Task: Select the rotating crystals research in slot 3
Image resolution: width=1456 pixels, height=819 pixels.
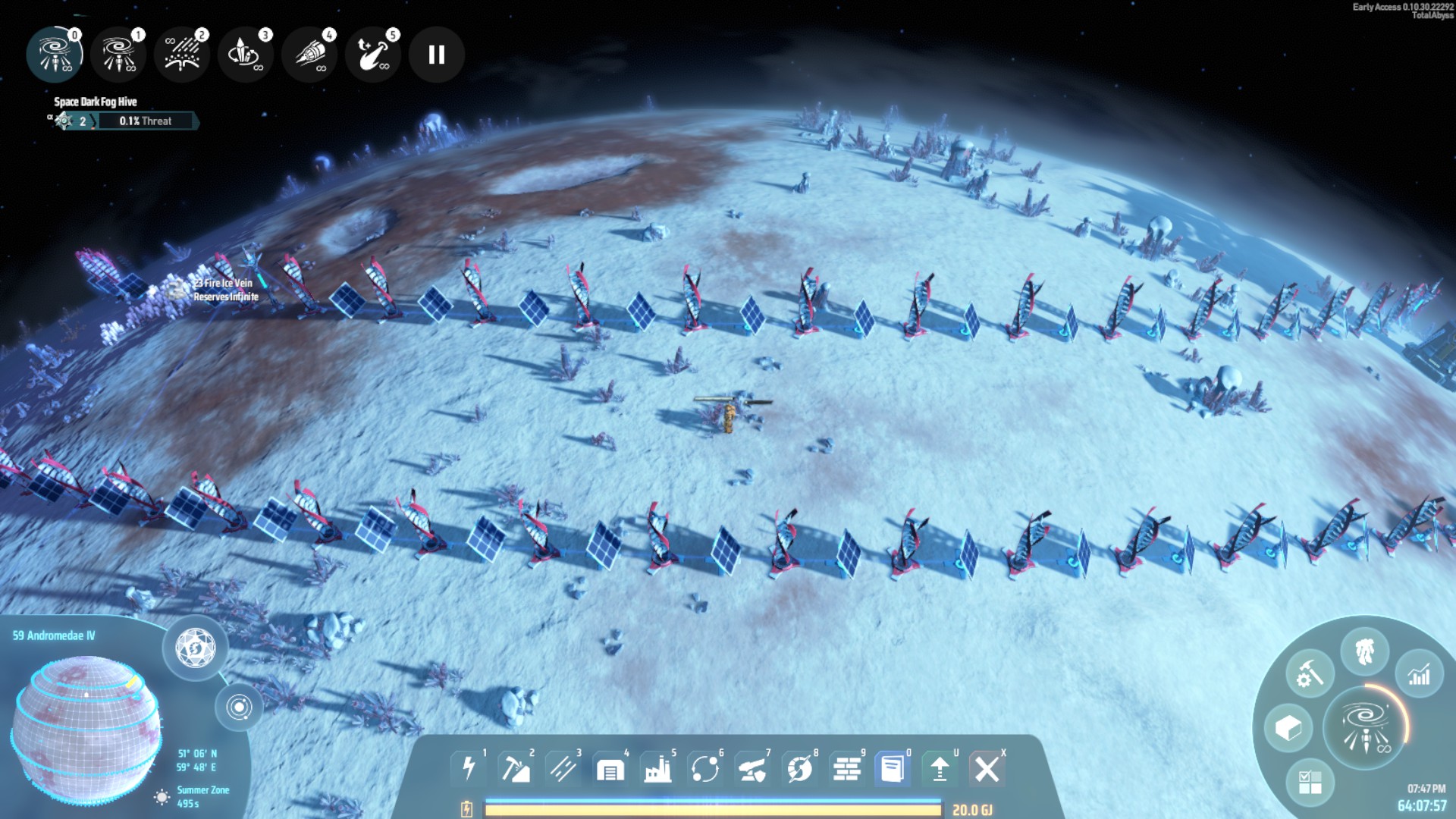Action: [245, 55]
